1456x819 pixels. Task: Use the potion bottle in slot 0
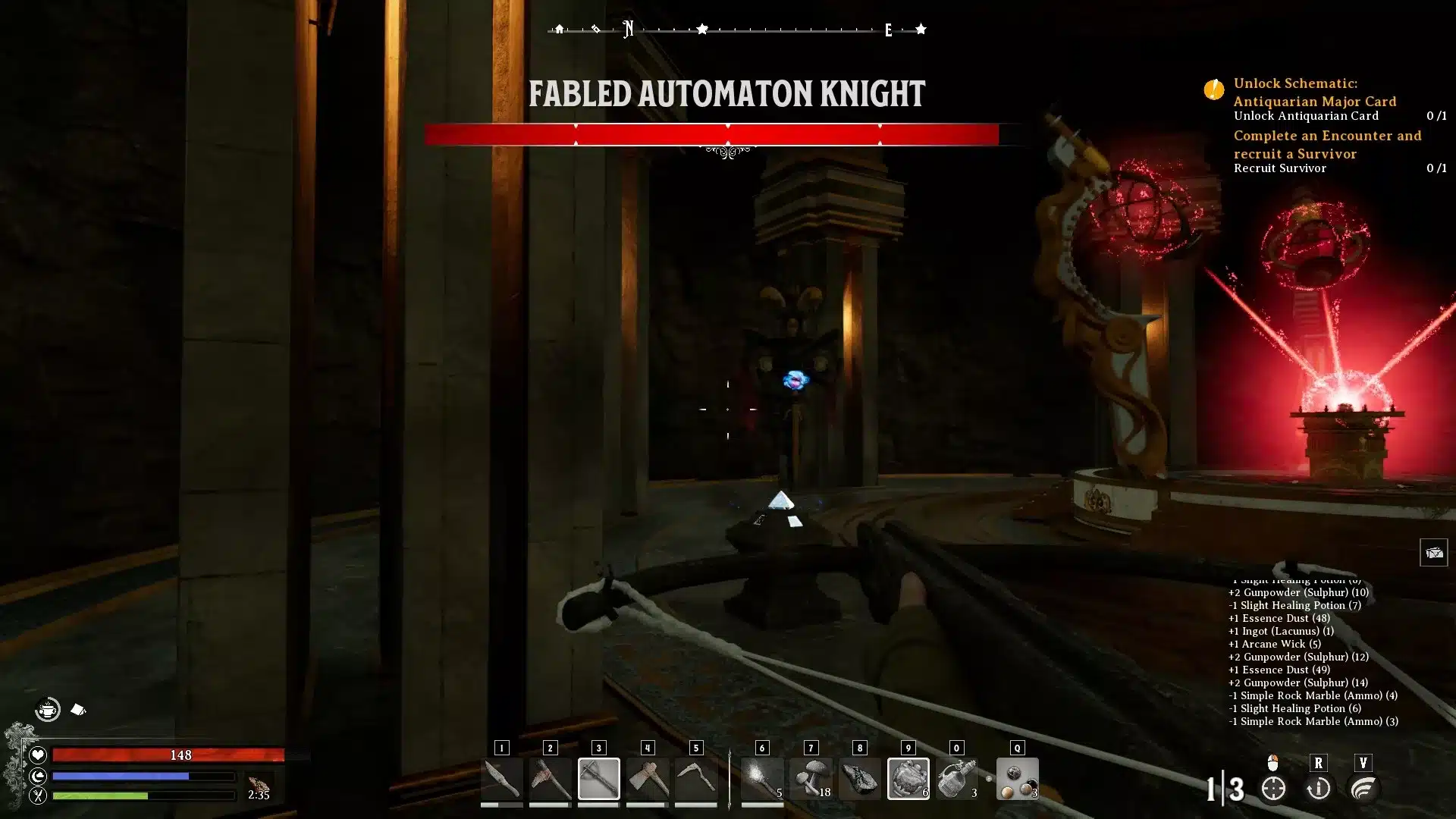pyautogui.click(x=956, y=779)
